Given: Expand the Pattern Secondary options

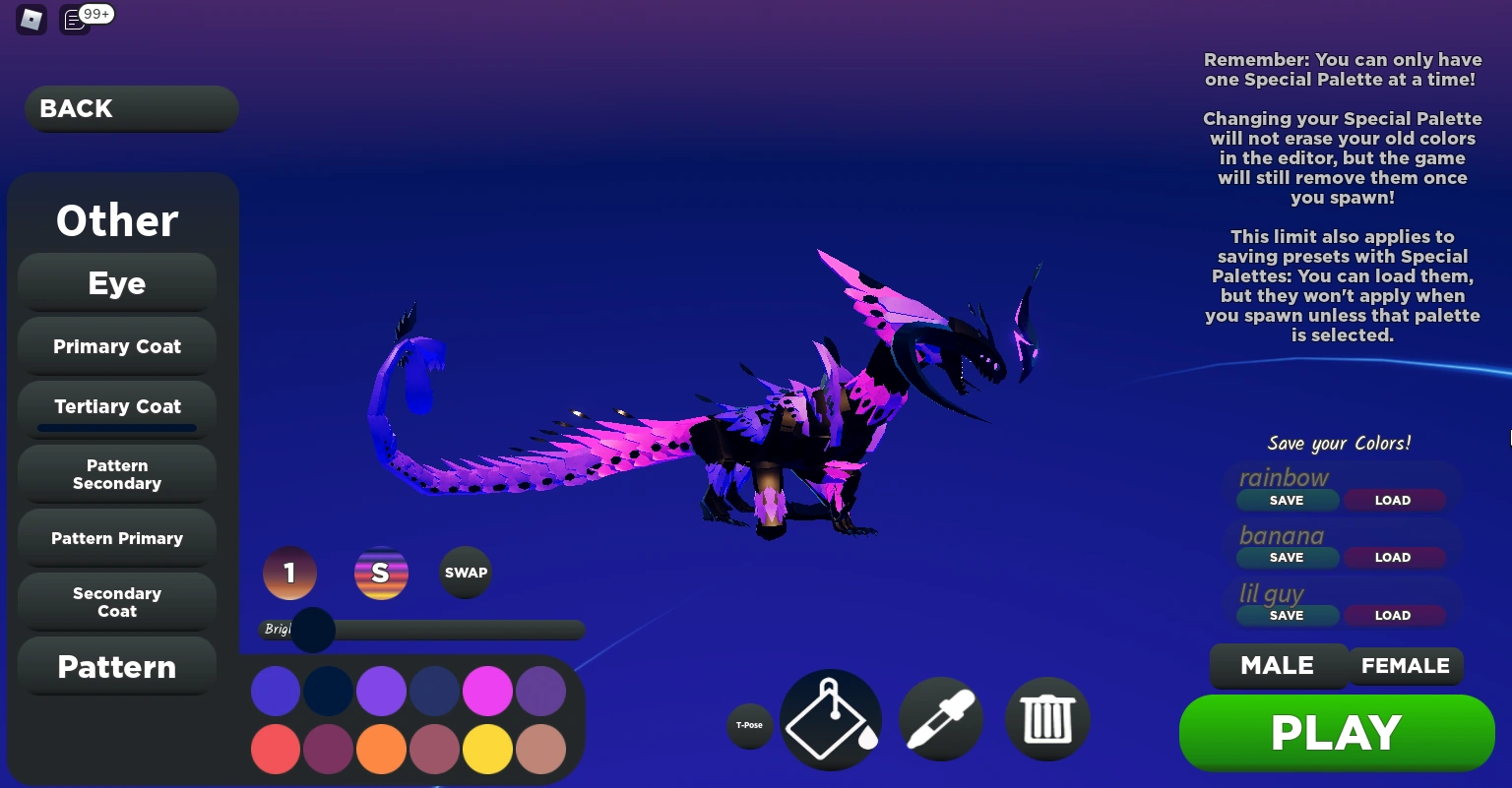Looking at the screenshot, I should (116, 474).
